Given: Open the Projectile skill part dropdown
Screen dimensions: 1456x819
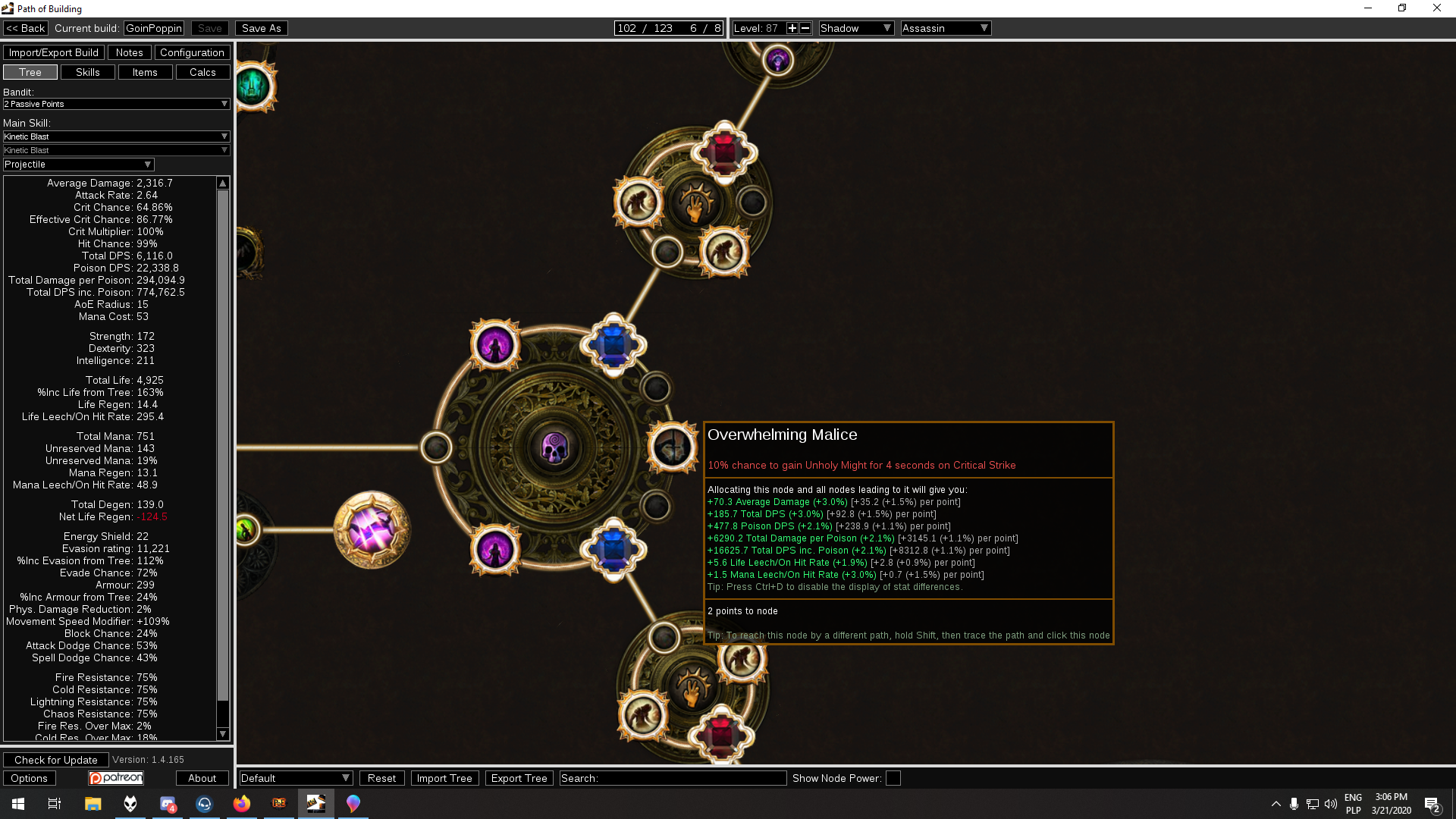Looking at the screenshot, I should click(78, 164).
